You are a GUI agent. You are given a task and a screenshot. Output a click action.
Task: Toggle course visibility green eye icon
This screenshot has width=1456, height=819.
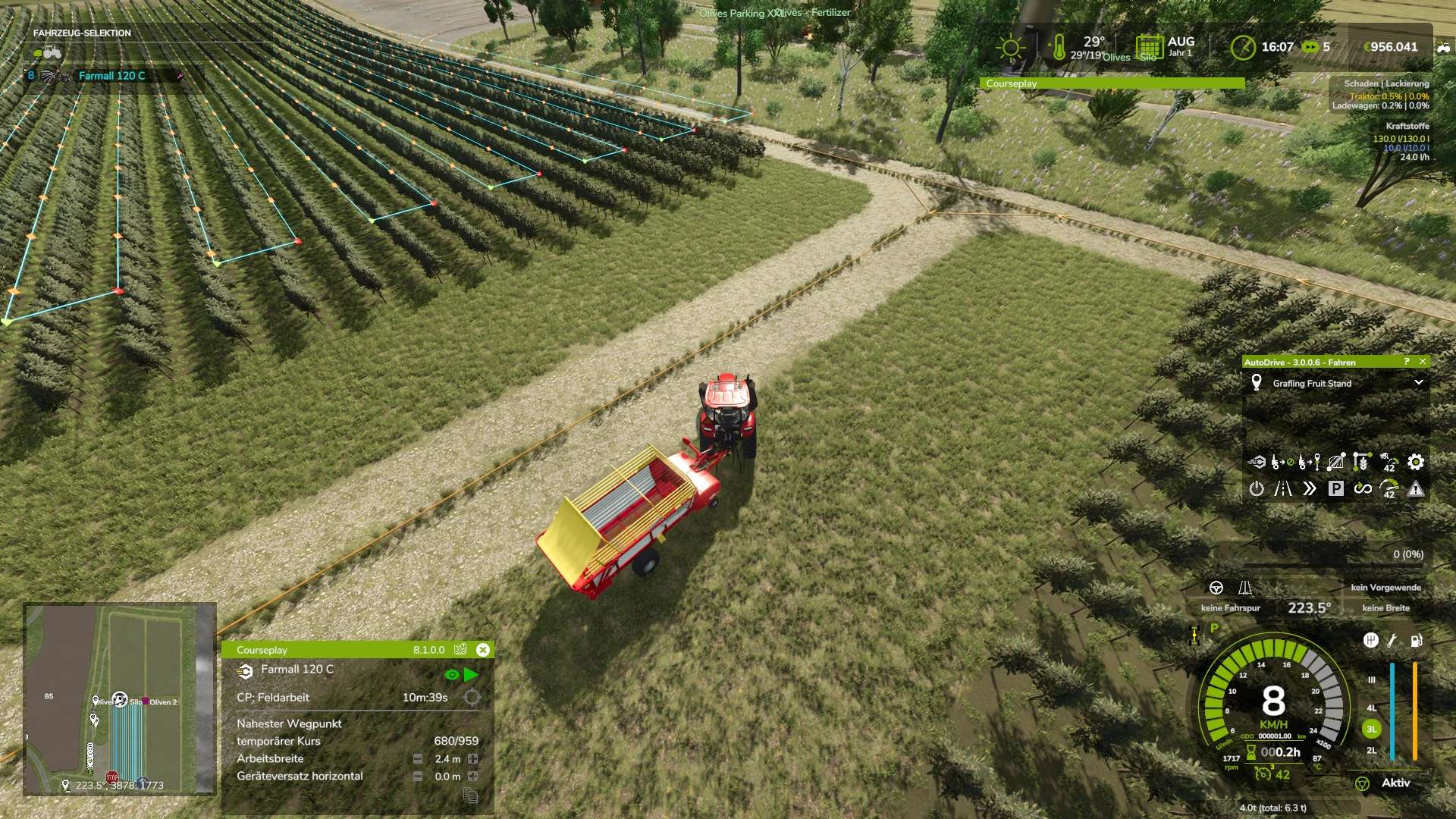452,674
